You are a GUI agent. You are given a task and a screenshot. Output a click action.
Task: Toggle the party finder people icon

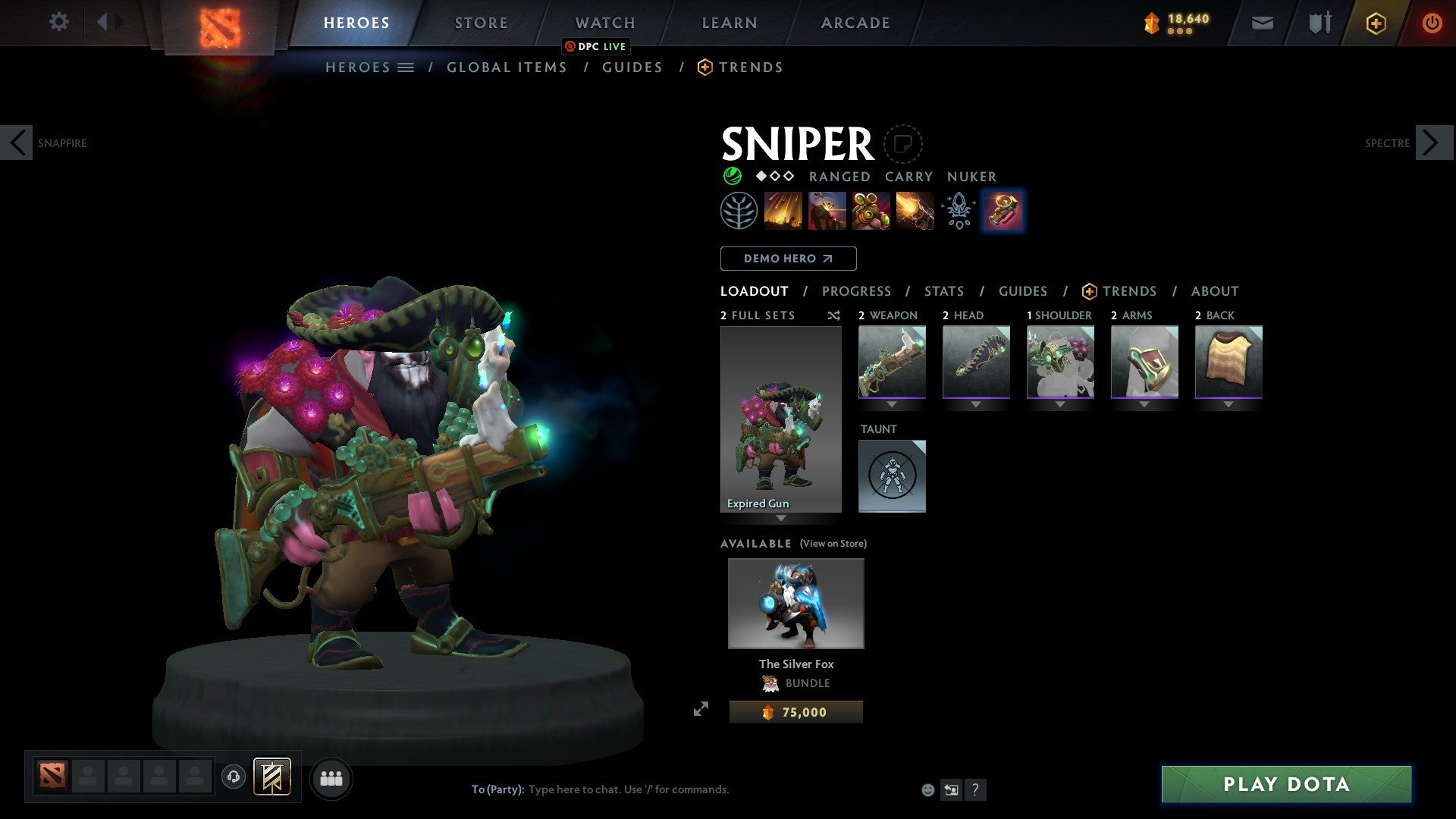coord(331,777)
